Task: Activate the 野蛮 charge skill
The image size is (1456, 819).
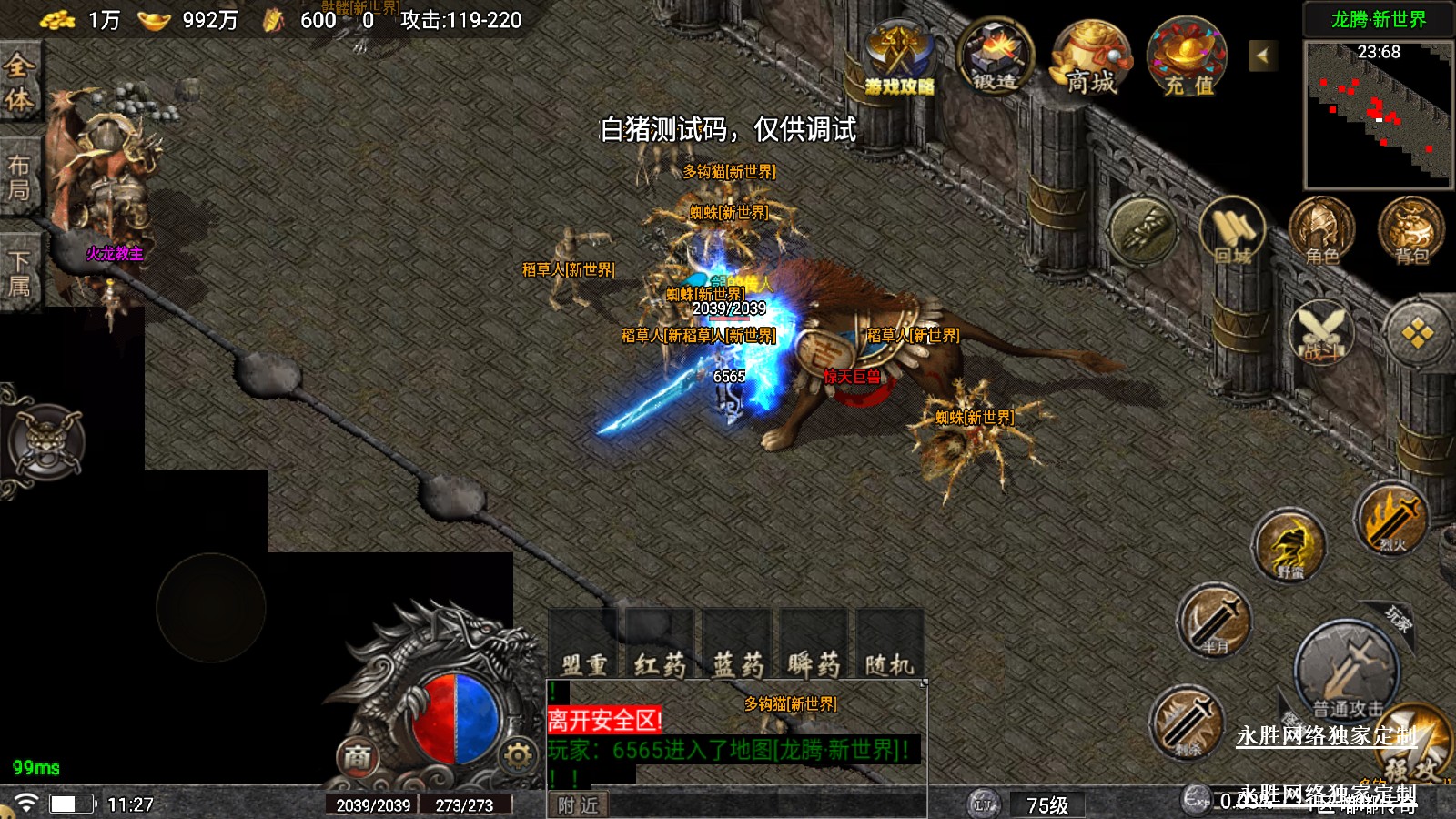Action: pos(1289,546)
